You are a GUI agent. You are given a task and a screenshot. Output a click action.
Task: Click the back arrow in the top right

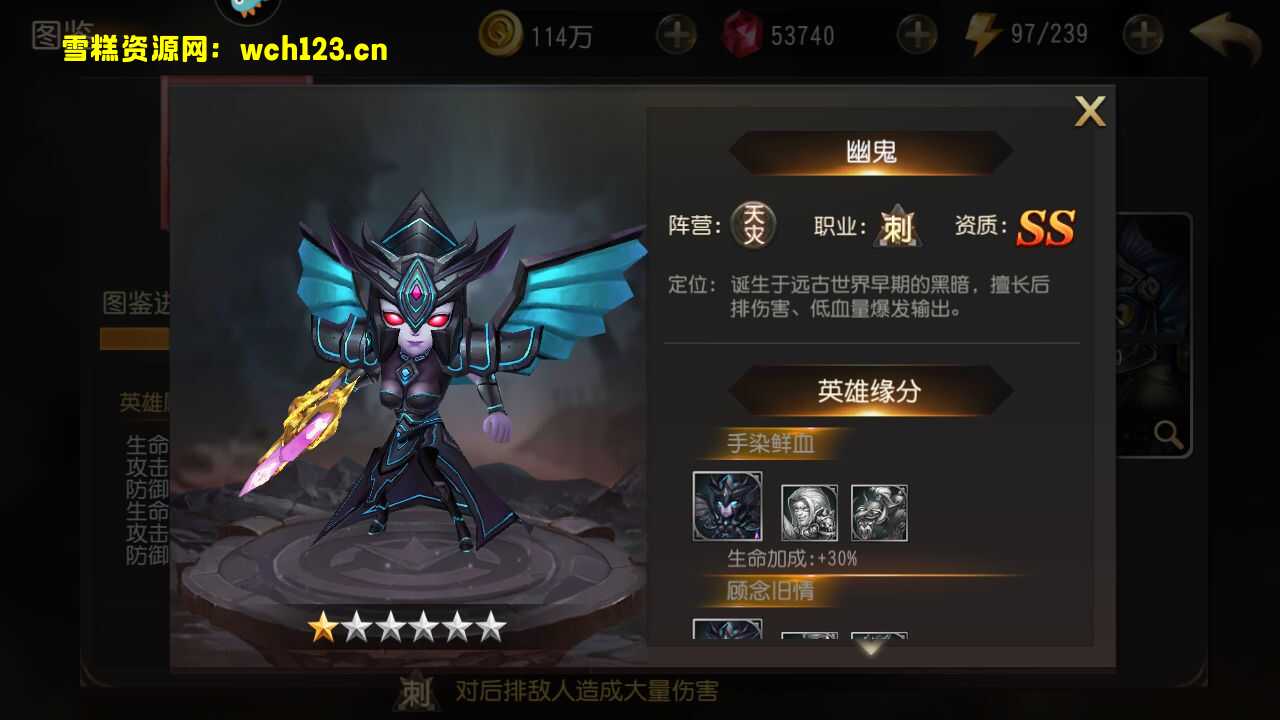1222,33
